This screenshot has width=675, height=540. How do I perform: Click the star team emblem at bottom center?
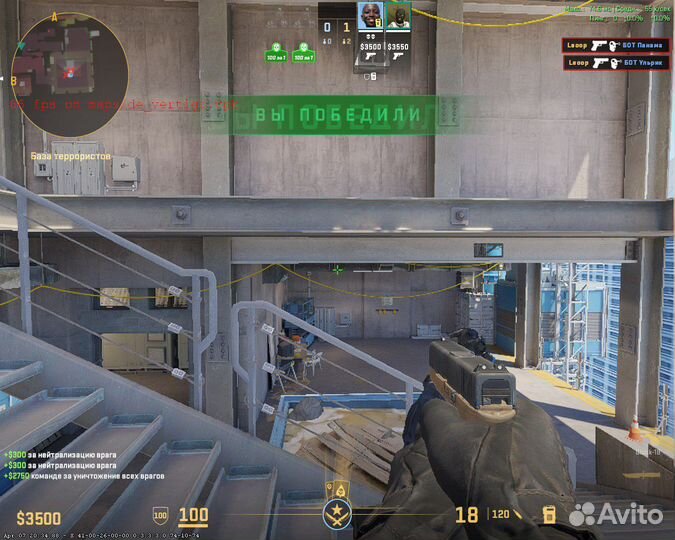[337, 517]
